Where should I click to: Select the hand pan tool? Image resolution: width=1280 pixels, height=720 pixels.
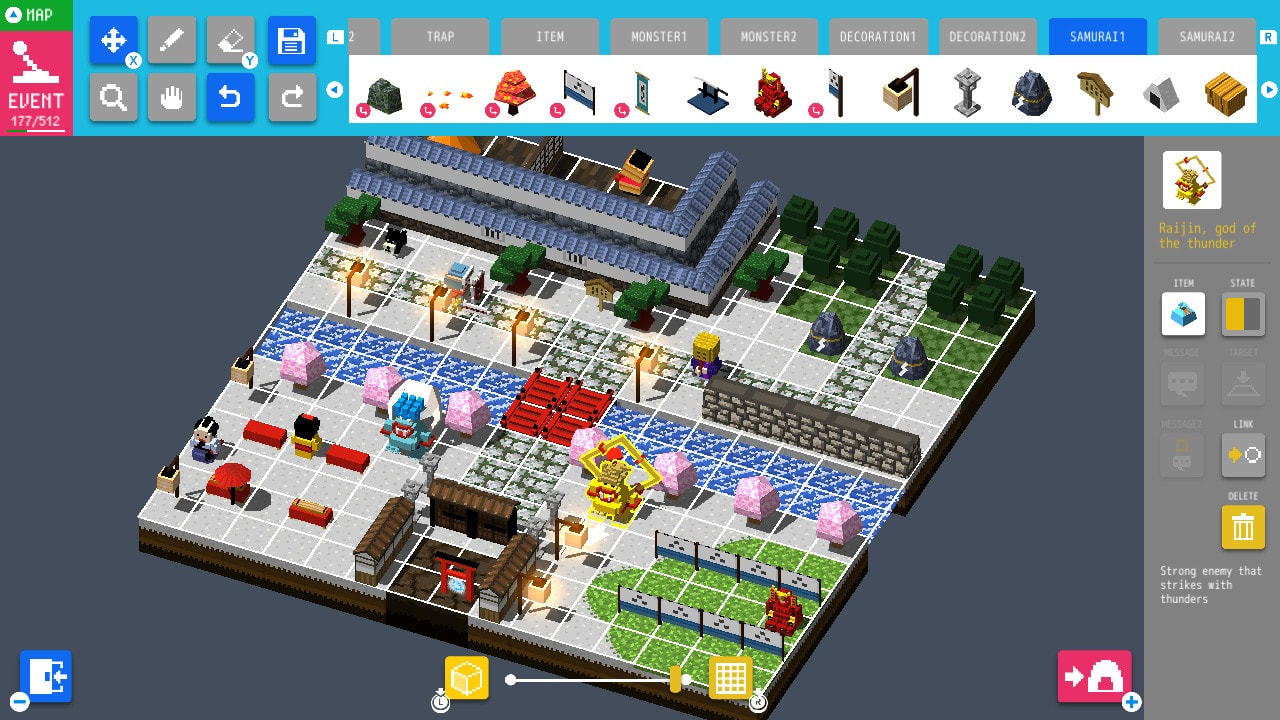point(172,98)
